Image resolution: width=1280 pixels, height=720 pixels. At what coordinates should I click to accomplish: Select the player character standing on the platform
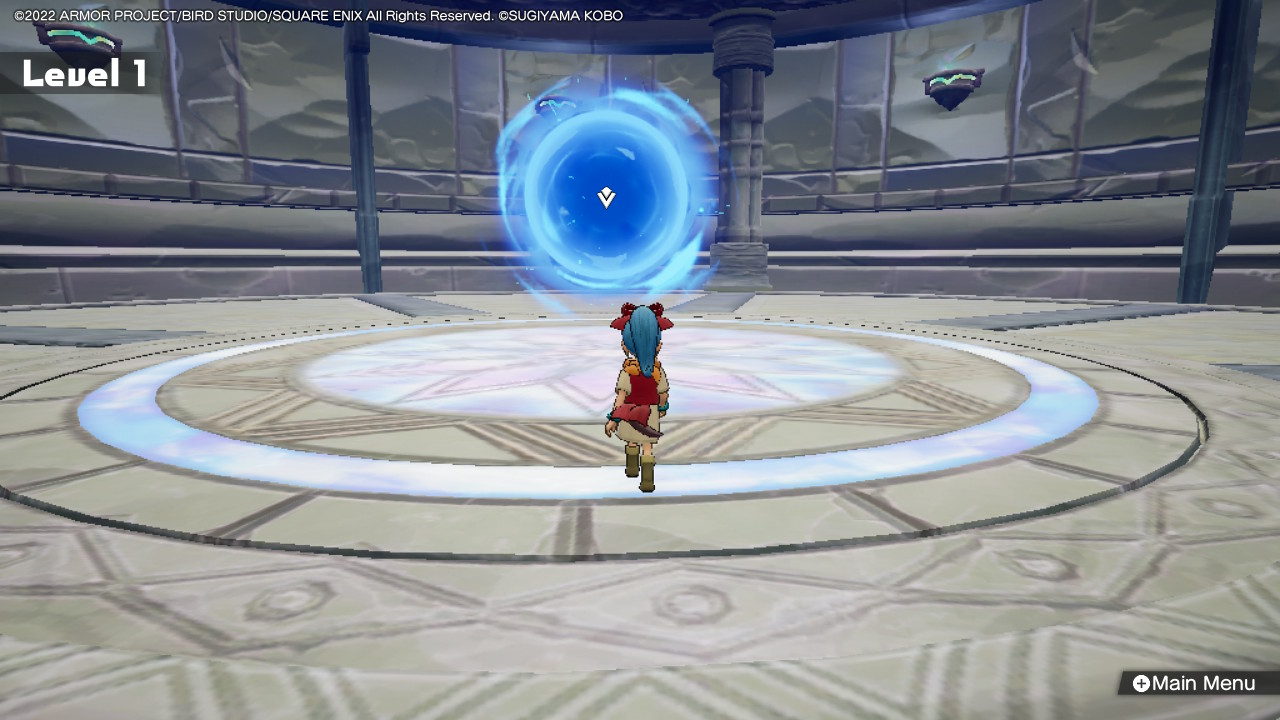pos(640,400)
